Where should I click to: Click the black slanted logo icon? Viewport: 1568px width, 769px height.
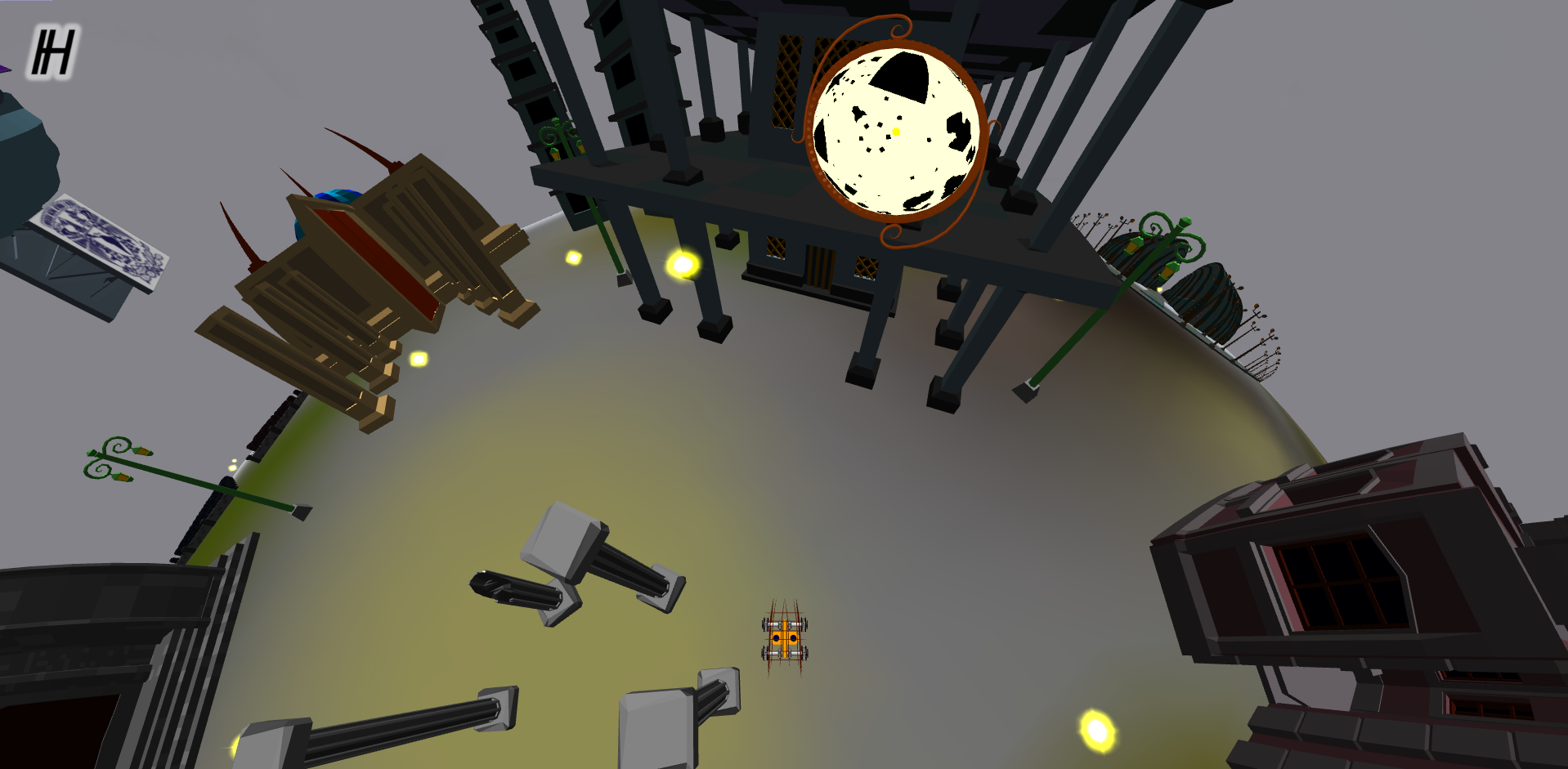tap(53, 52)
